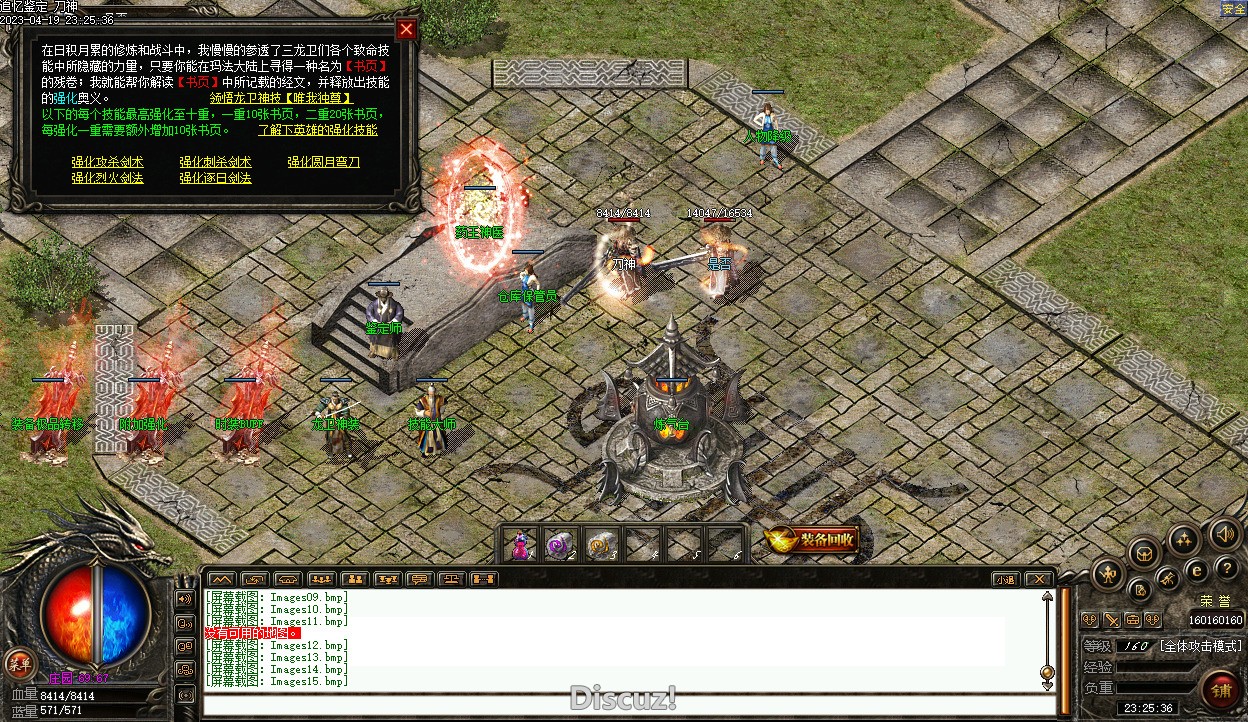The image size is (1248, 722).
Task: Click the 菜单 menu orb button
Action: point(18,662)
